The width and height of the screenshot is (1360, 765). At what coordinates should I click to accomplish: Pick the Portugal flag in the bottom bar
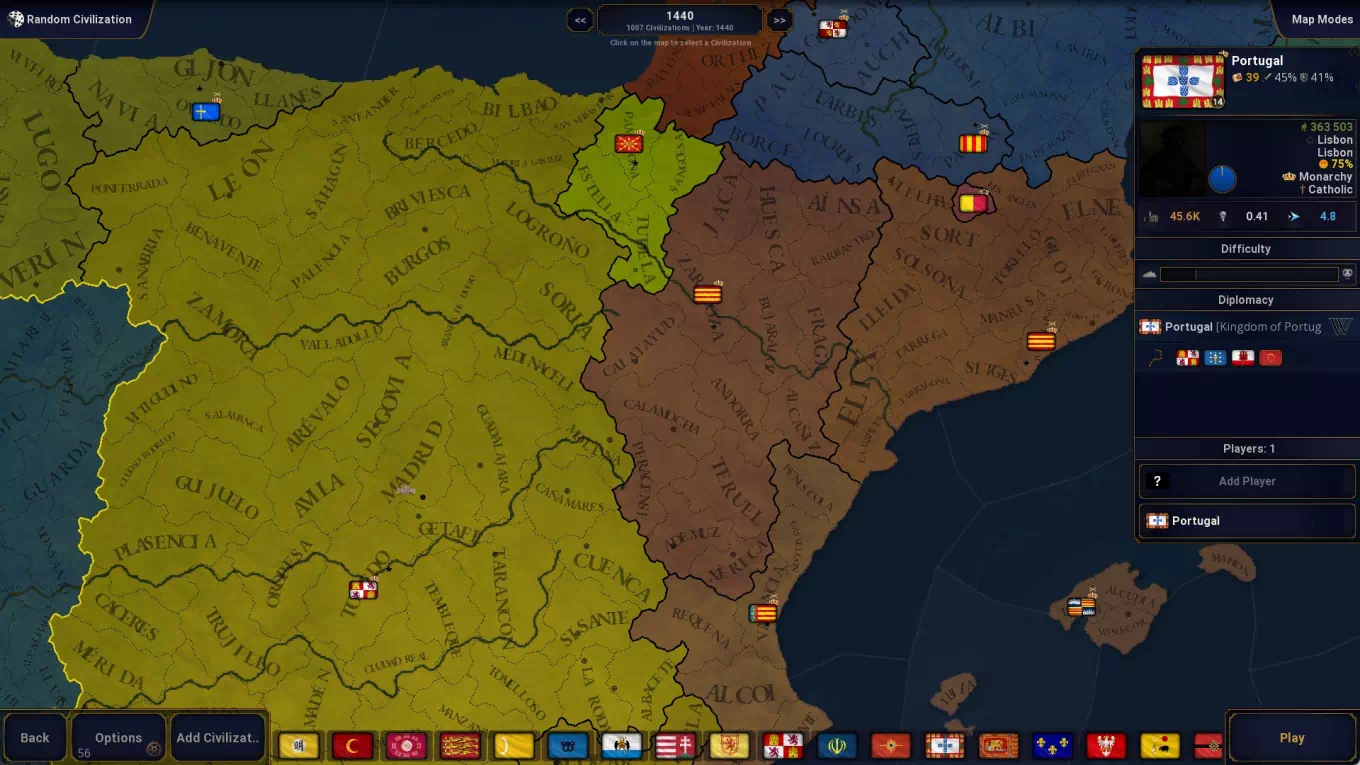click(944, 746)
